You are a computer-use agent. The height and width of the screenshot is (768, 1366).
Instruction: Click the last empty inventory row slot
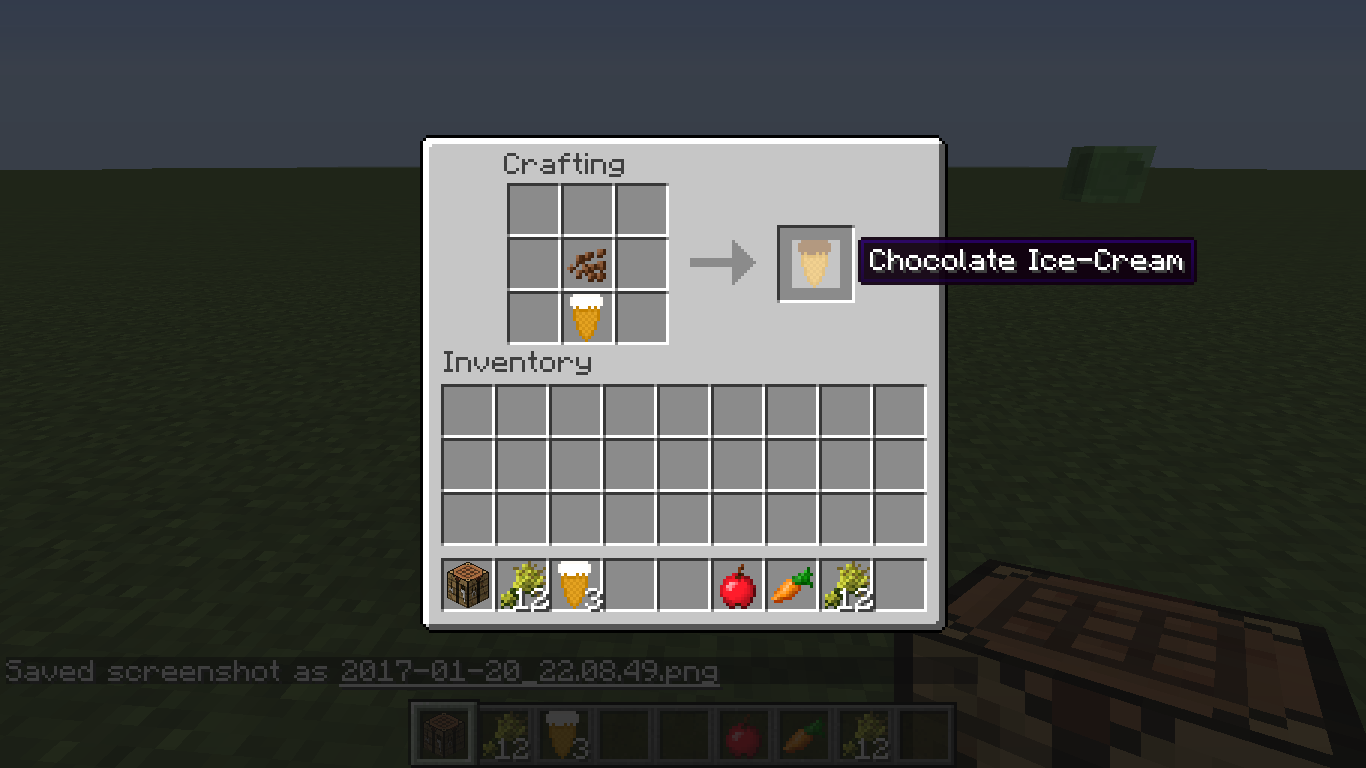tap(900, 517)
